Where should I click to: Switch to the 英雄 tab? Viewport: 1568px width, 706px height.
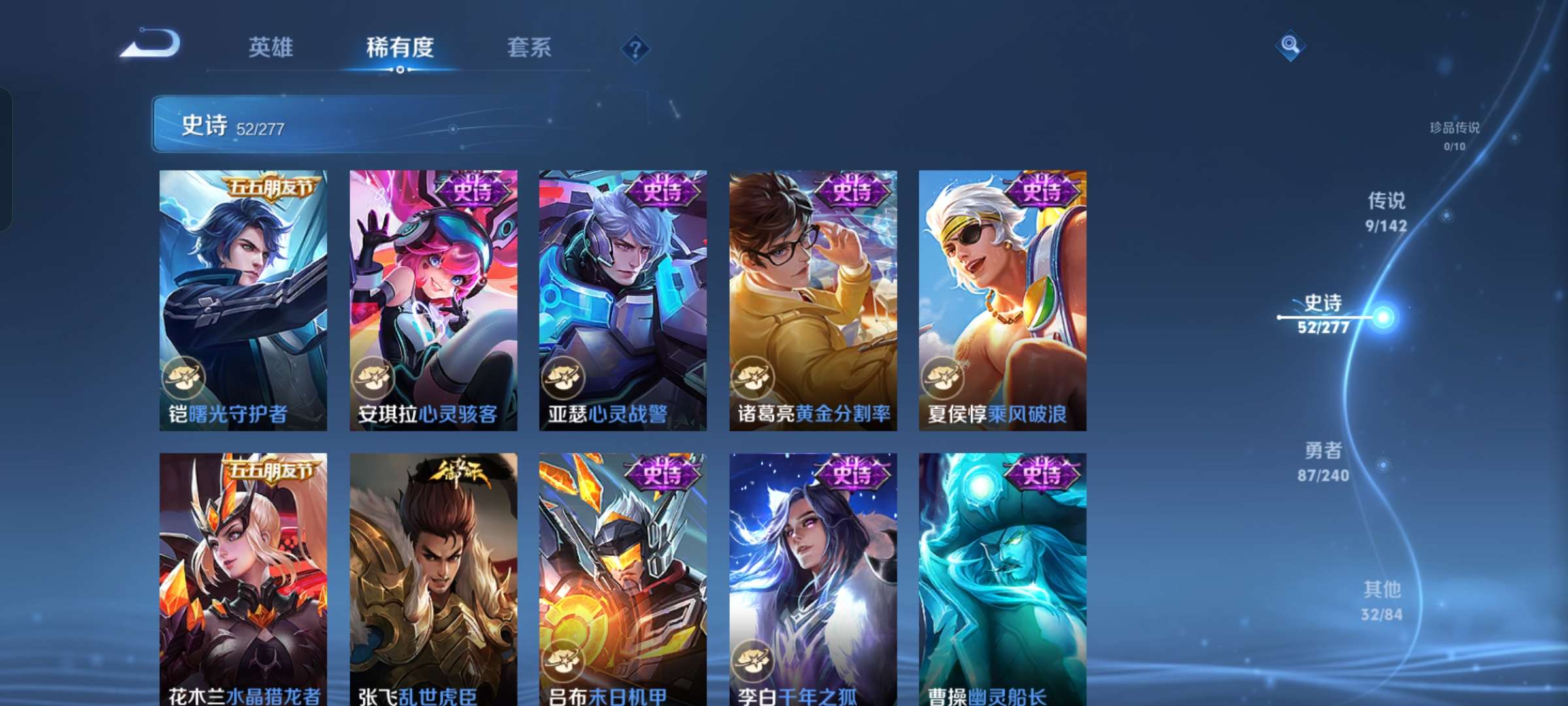270,48
